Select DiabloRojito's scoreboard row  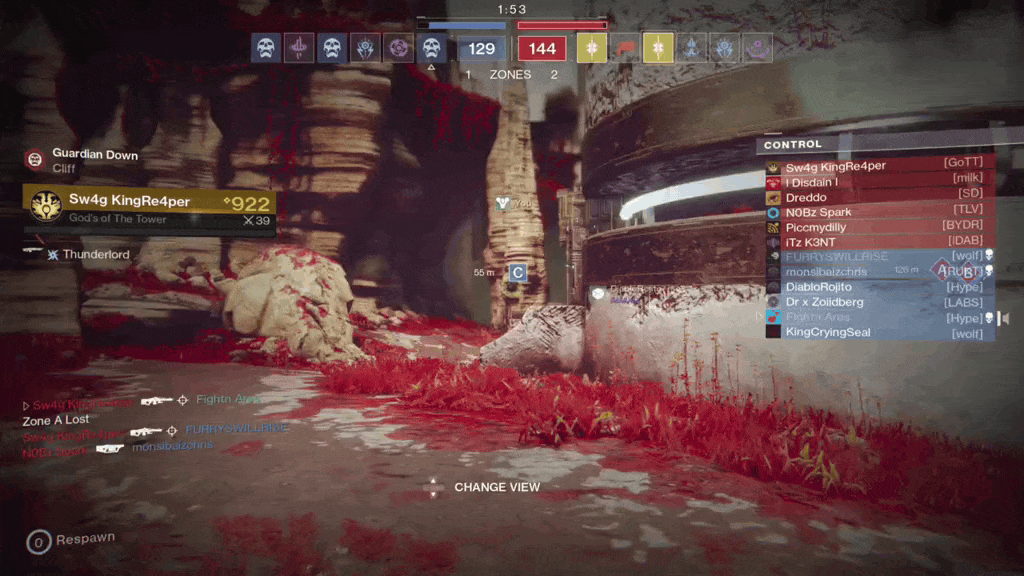click(x=880, y=287)
